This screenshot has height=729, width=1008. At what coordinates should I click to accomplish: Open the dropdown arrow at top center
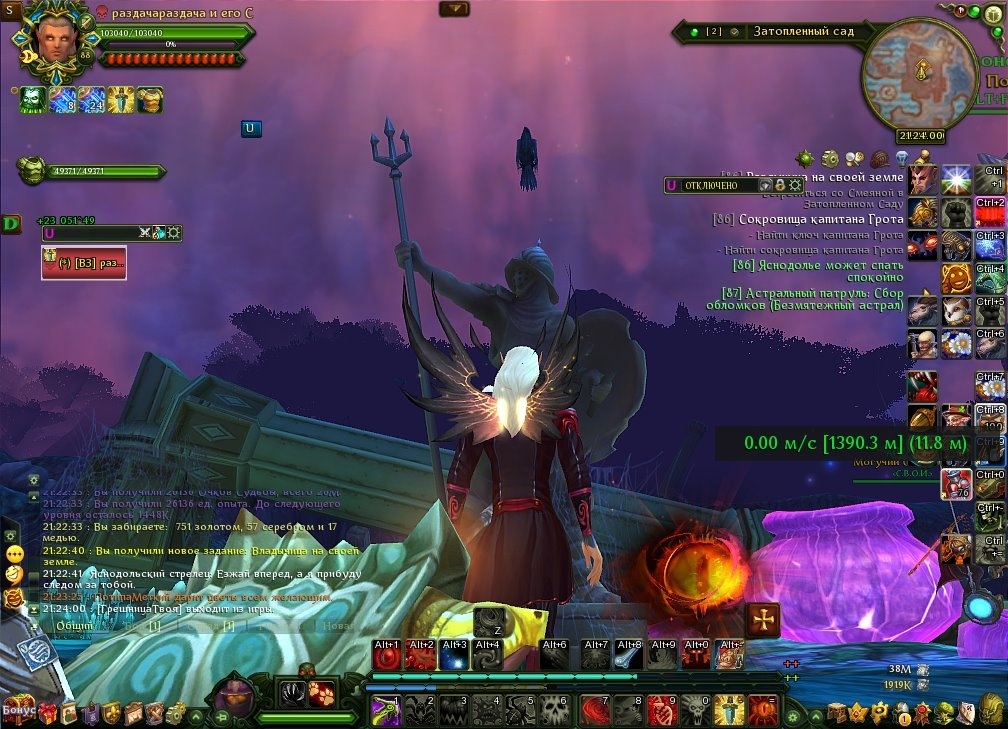(454, 9)
